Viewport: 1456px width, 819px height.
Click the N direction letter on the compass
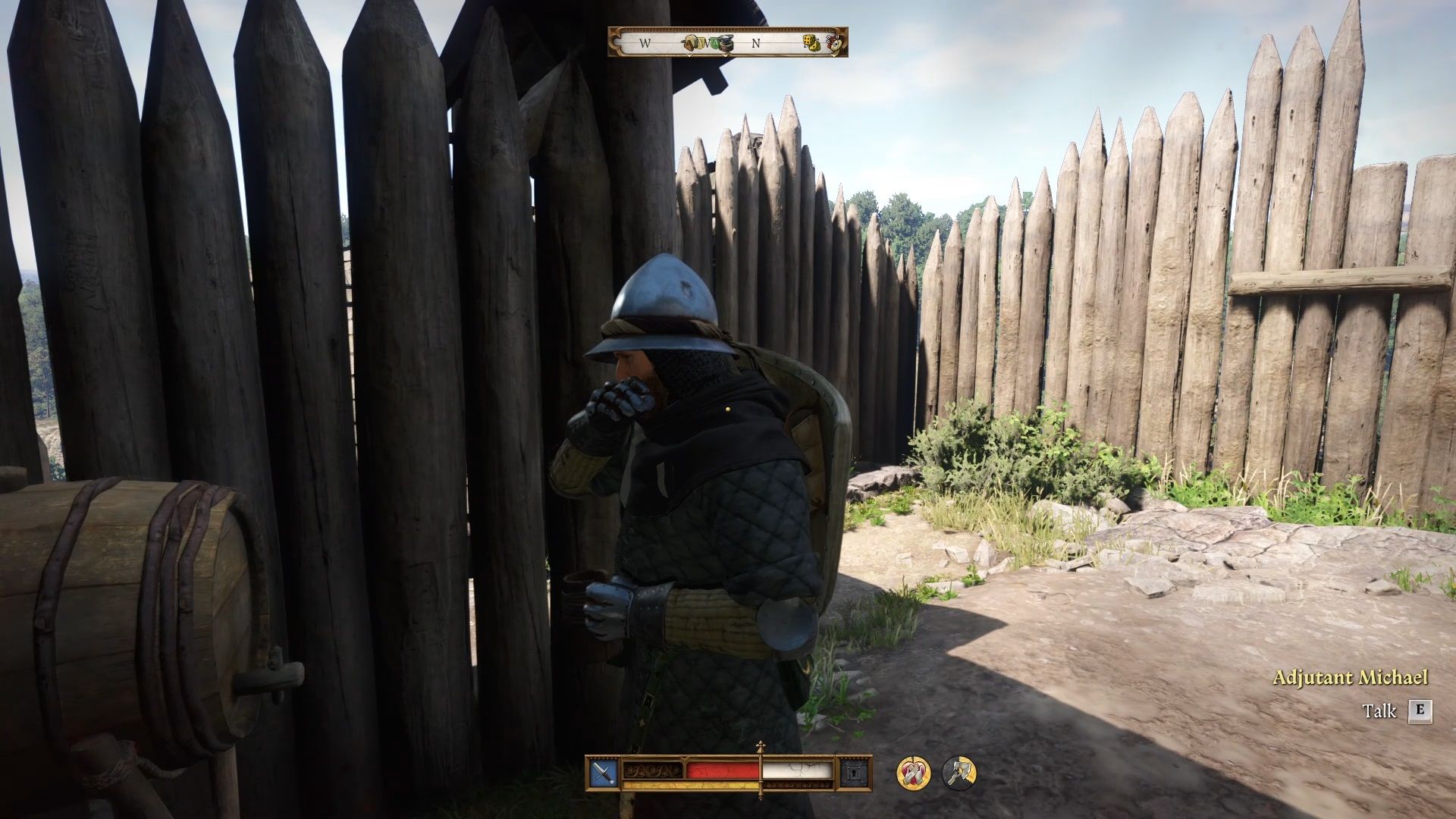[x=755, y=43]
